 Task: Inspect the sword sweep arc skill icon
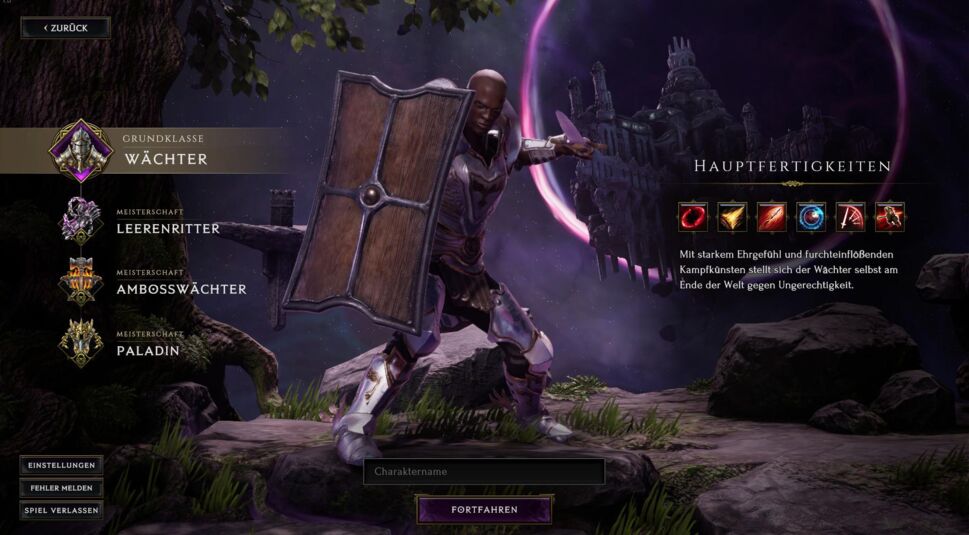850,216
